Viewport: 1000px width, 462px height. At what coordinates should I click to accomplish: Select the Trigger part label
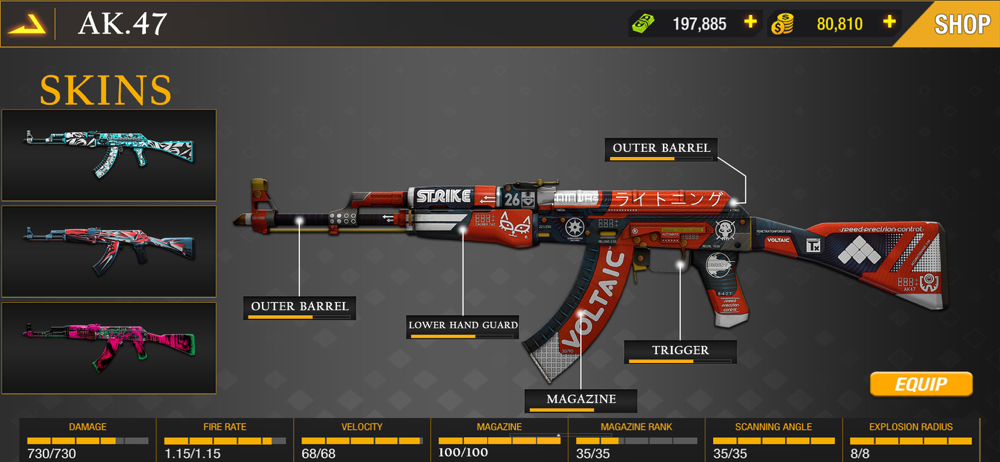click(x=680, y=351)
